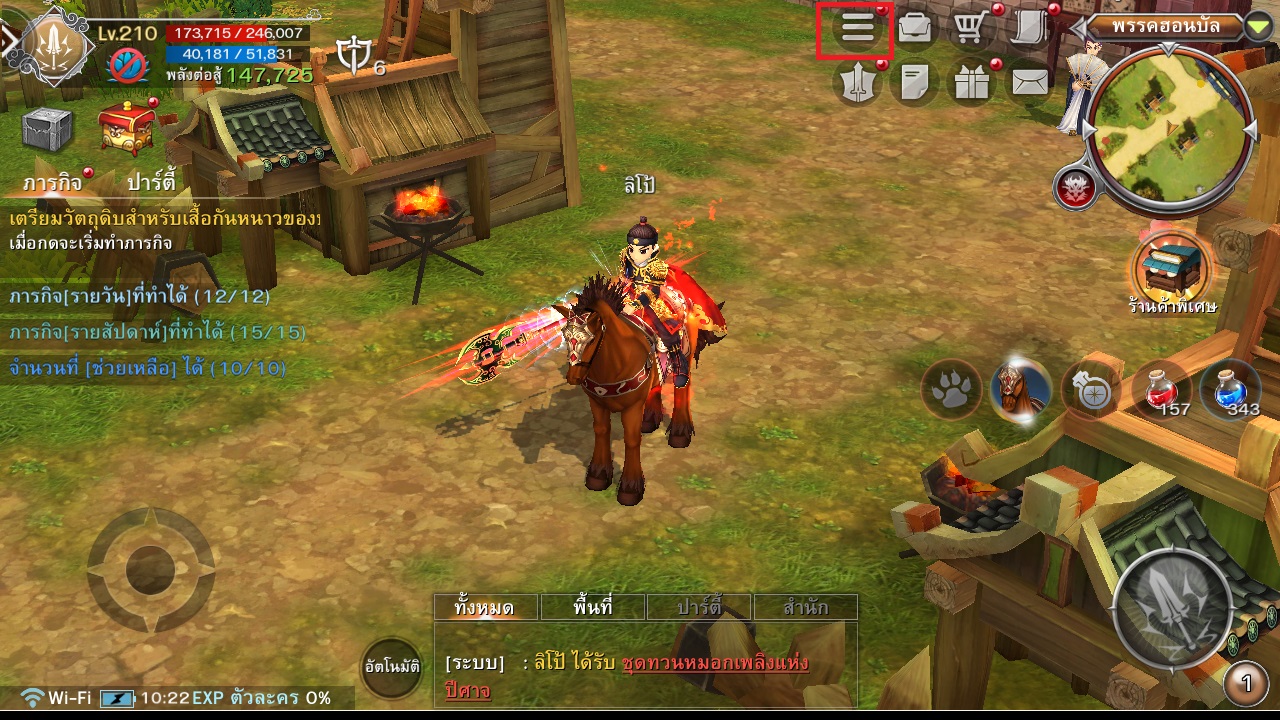Open the hamburger main menu
Viewport: 1280px width, 720px height.
point(857,29)
